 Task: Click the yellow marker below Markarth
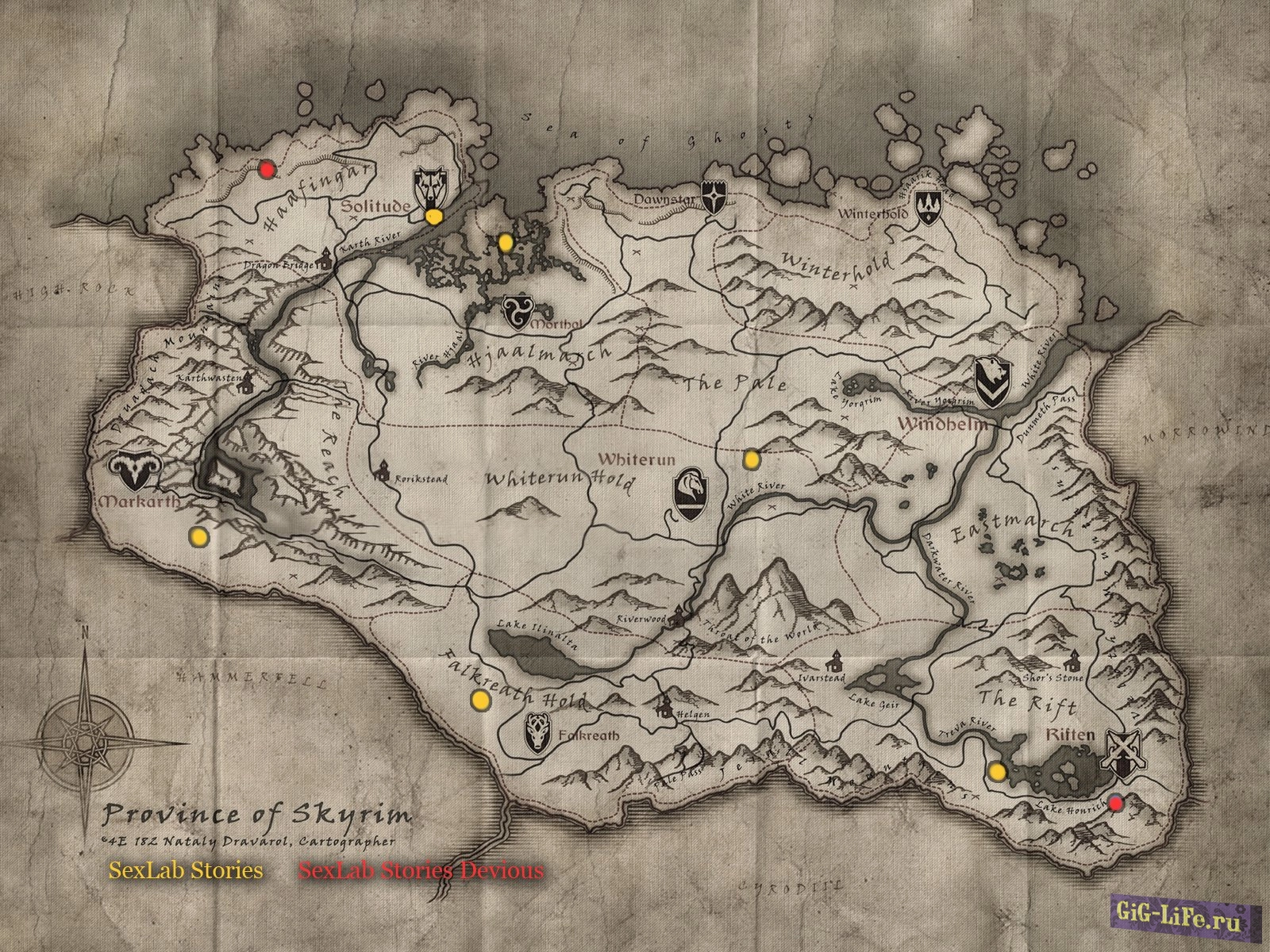pyautogui.click(x=198, y=537)
